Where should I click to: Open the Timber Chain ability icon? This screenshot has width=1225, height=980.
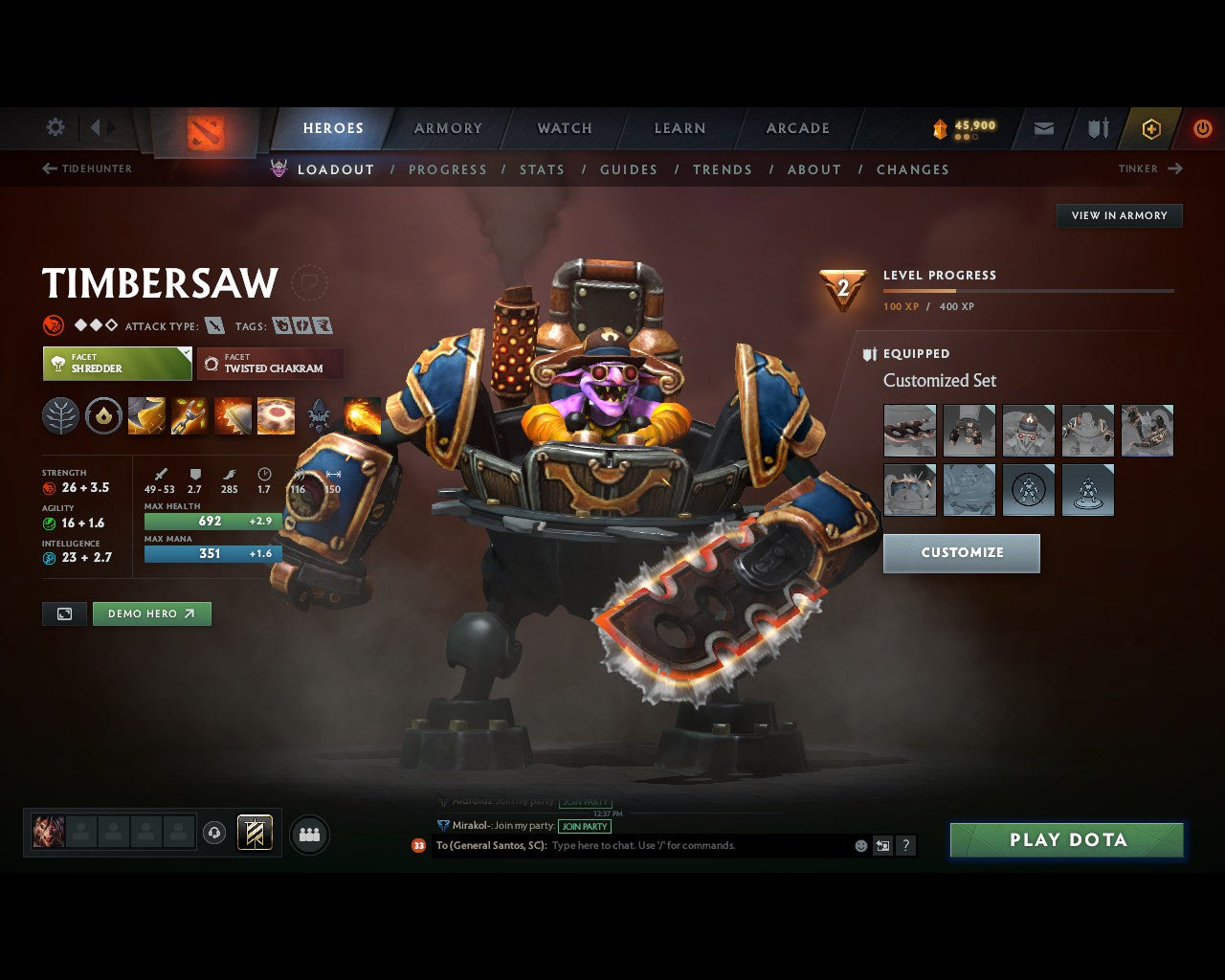tap(189, 416)
